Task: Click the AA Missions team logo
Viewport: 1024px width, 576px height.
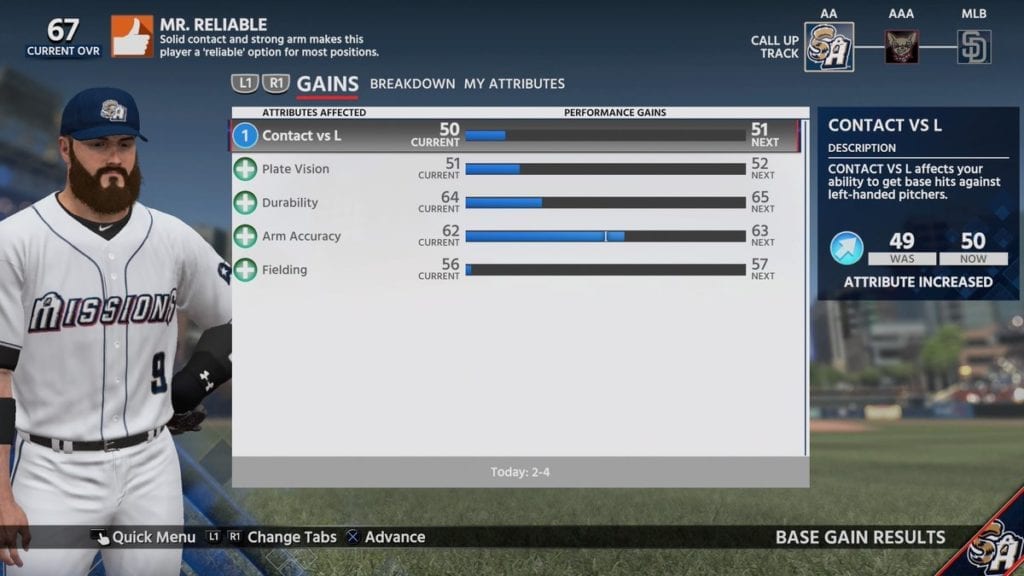Action: click(x=829, y=47)
